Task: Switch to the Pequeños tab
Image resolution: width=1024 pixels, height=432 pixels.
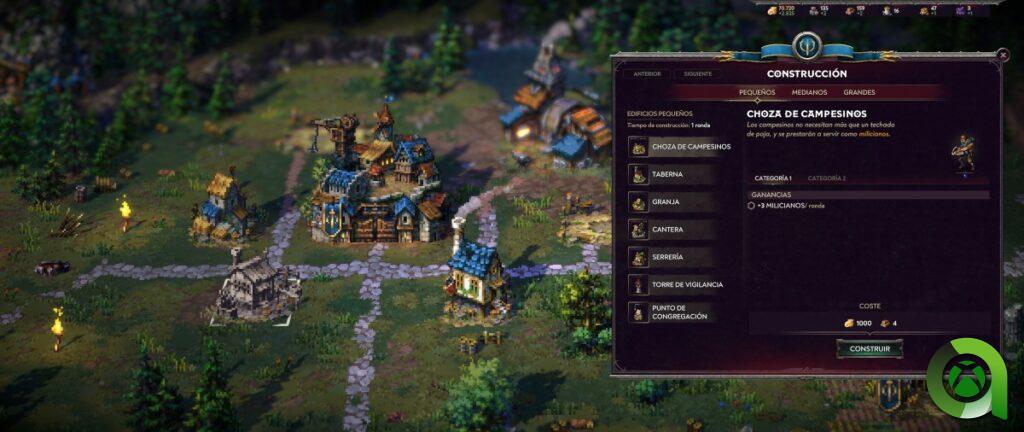Action: [x=757, y=92]
